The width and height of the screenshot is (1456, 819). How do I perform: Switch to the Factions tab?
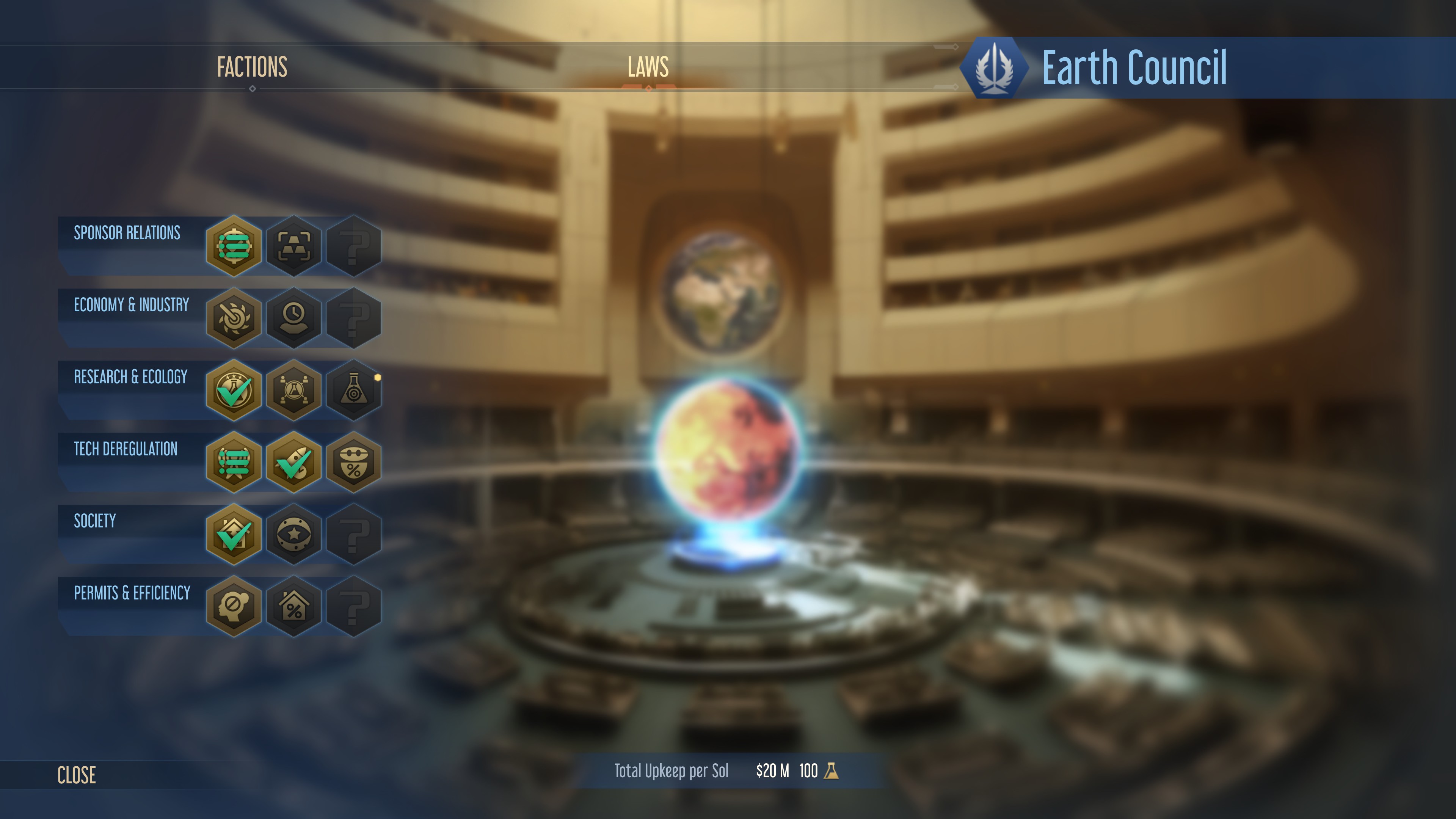tap(252, 67)
